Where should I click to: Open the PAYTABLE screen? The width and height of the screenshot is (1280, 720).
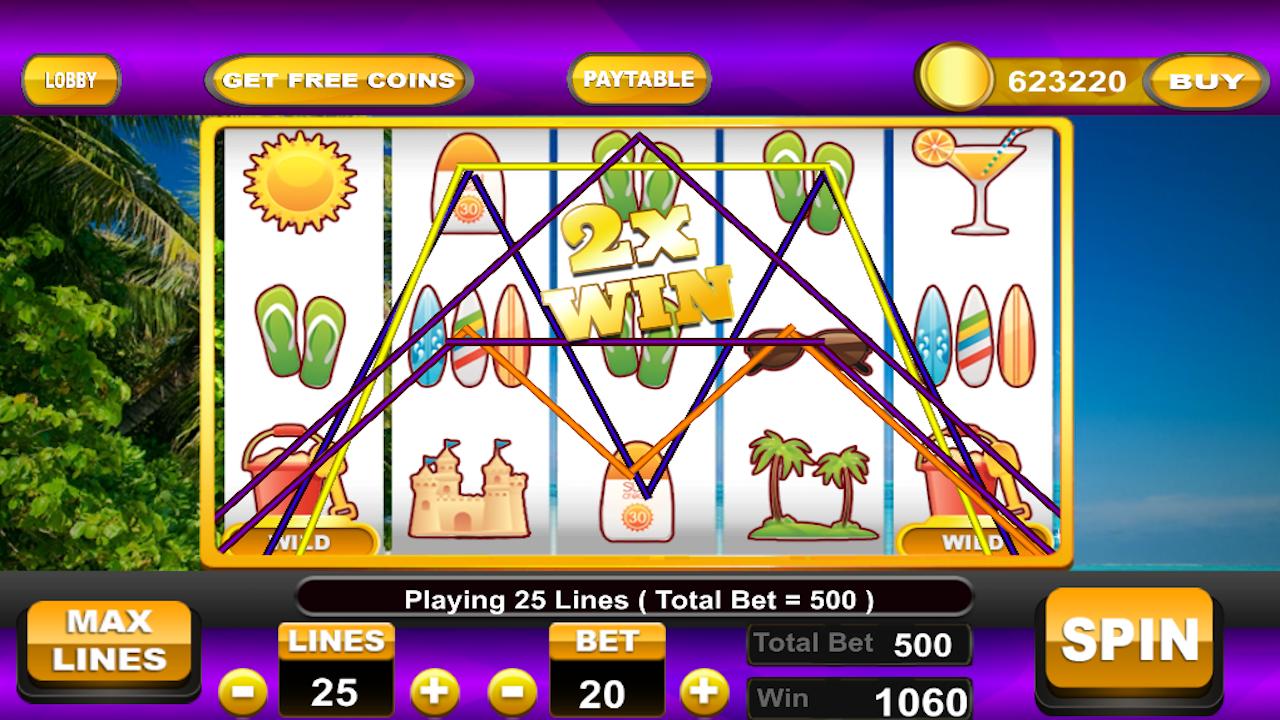(637, 78)
